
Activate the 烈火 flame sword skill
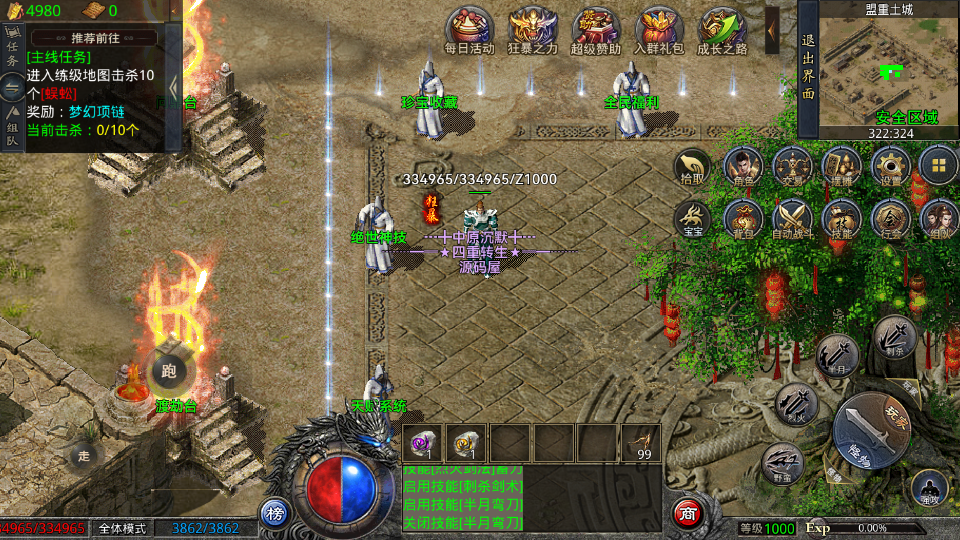797,404
